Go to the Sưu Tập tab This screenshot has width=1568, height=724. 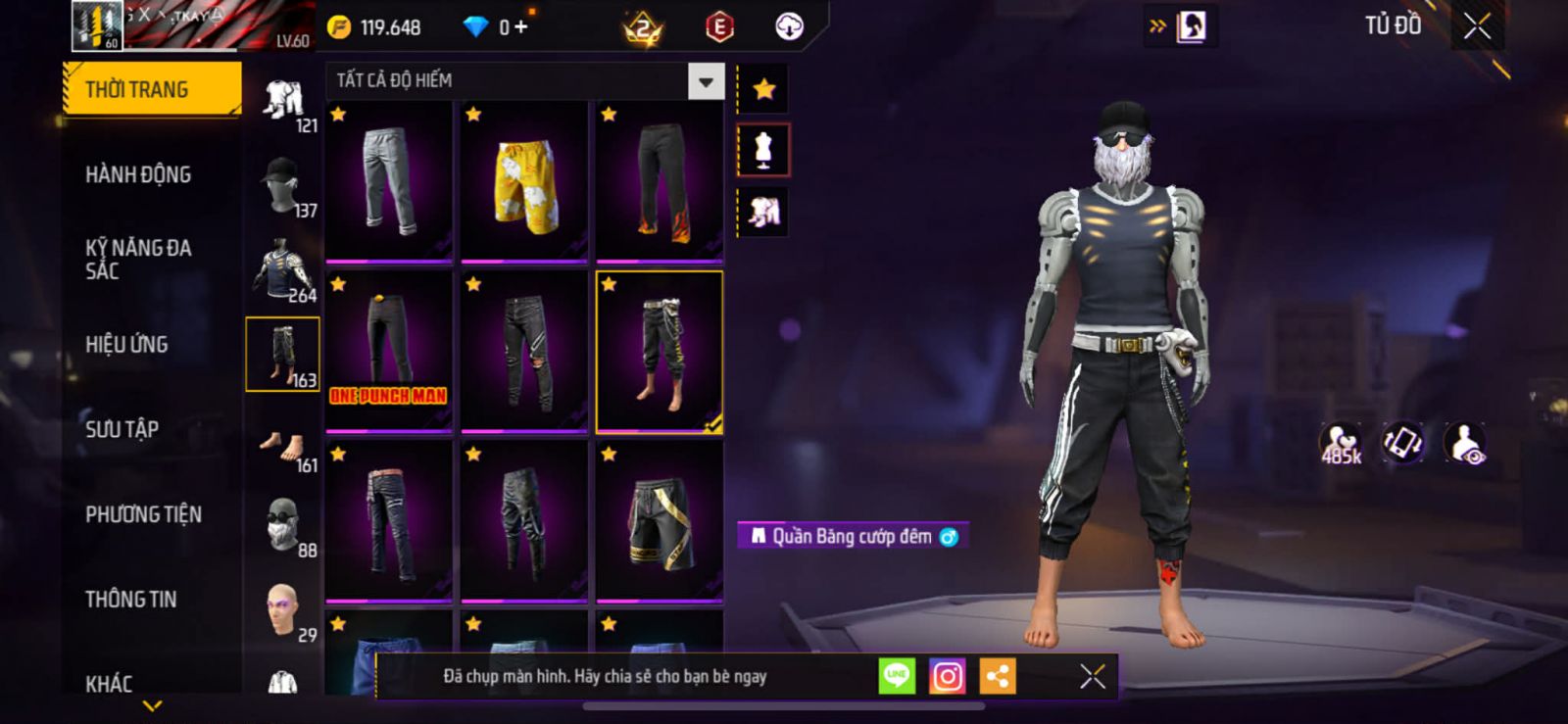pyautogui.click(x=122, y=429)
